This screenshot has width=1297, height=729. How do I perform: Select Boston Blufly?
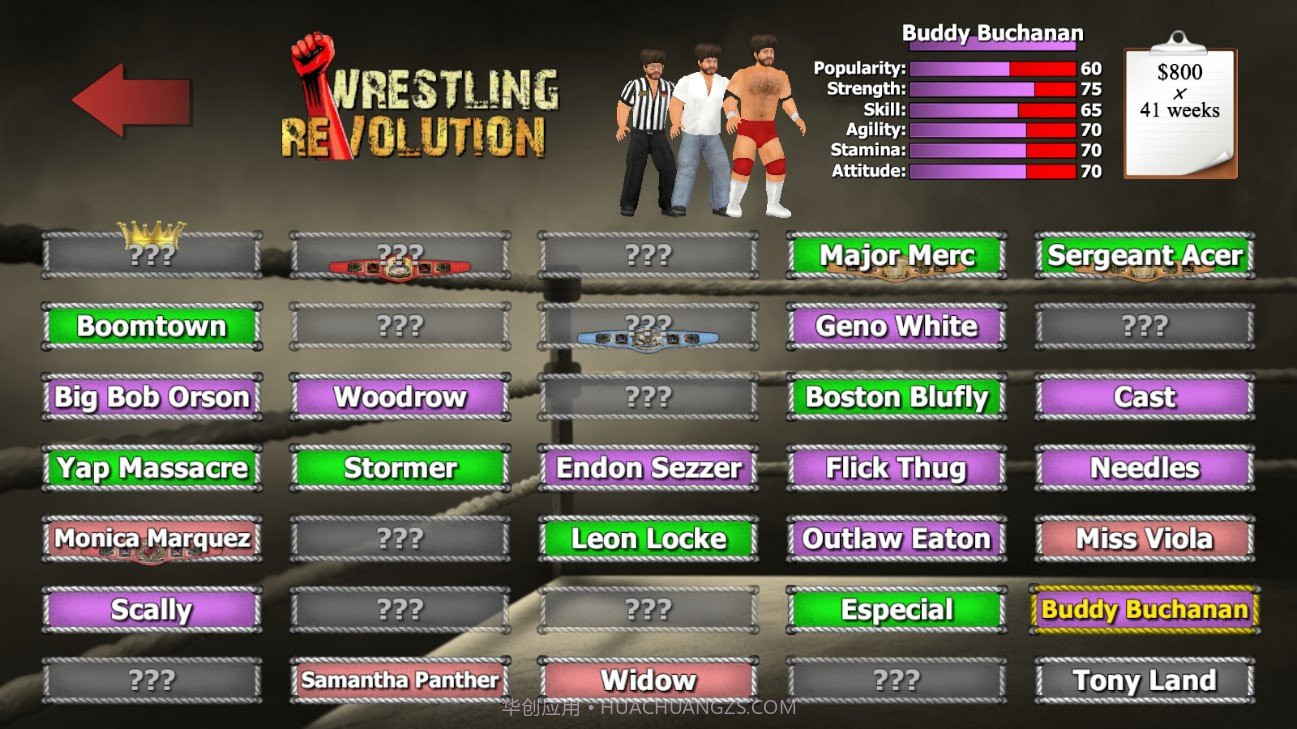tap(896, 398)
